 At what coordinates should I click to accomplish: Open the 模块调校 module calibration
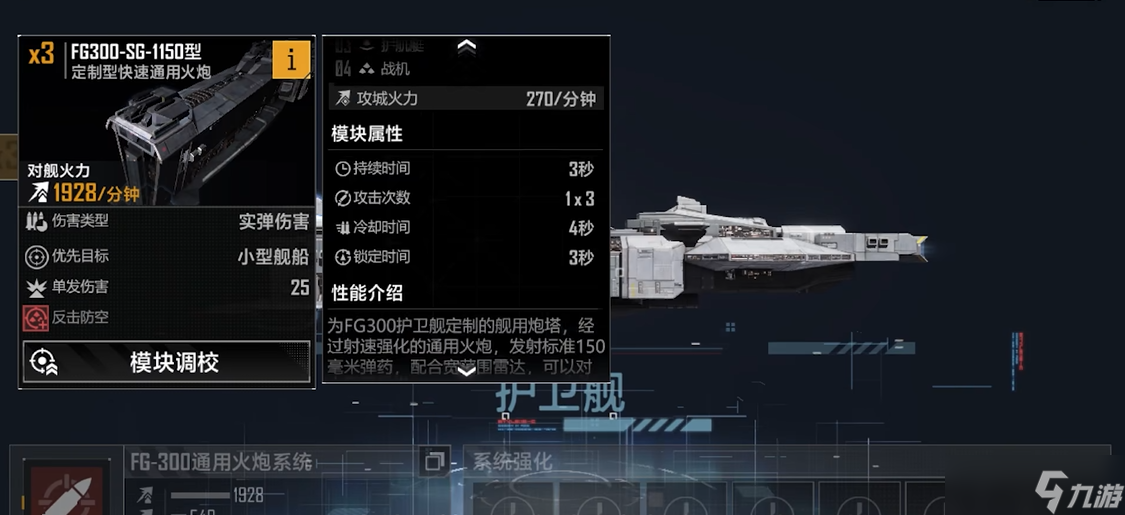tap(166, 362)
